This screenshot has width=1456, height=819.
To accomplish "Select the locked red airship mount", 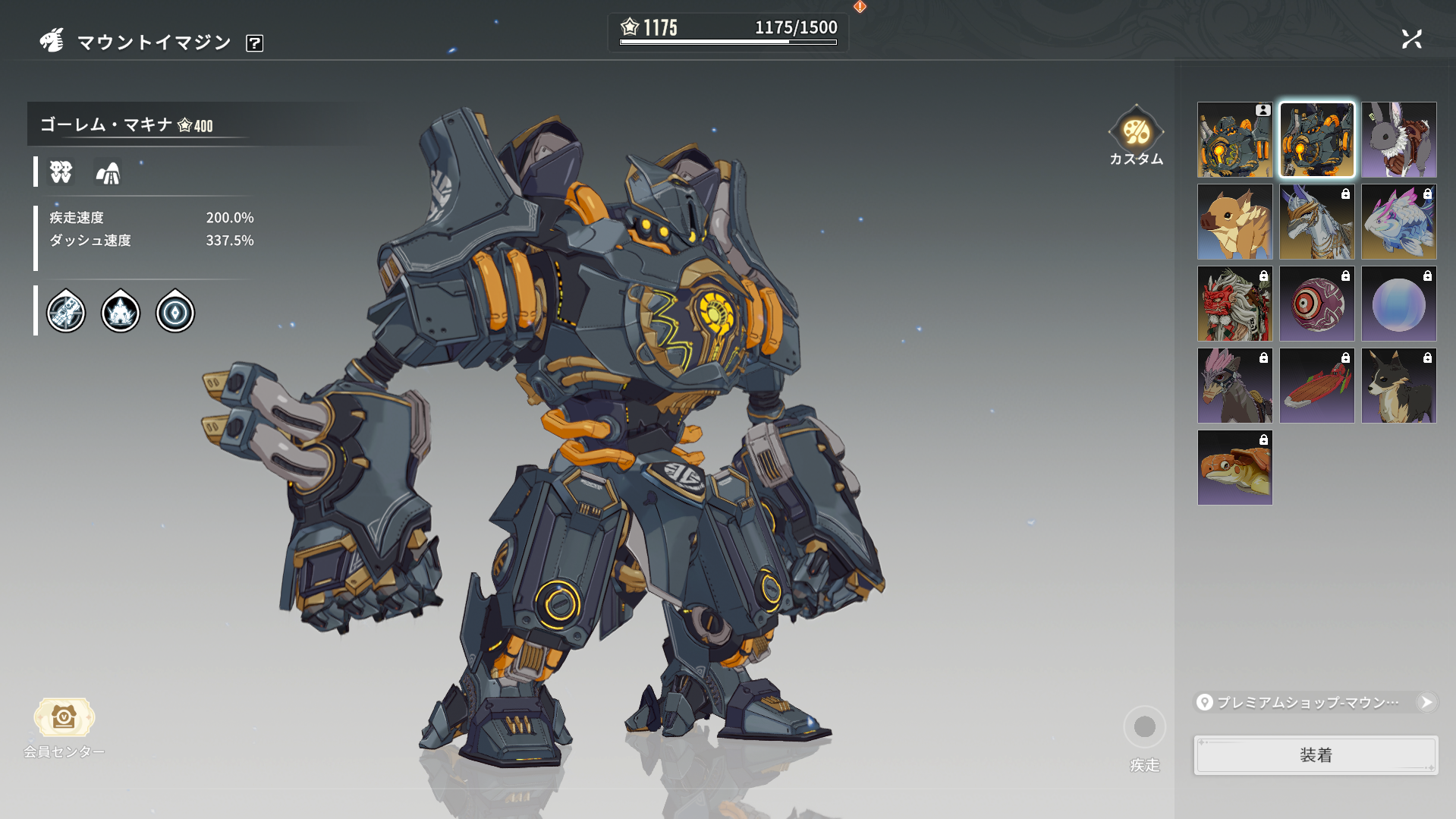I will click(1316, 386).
